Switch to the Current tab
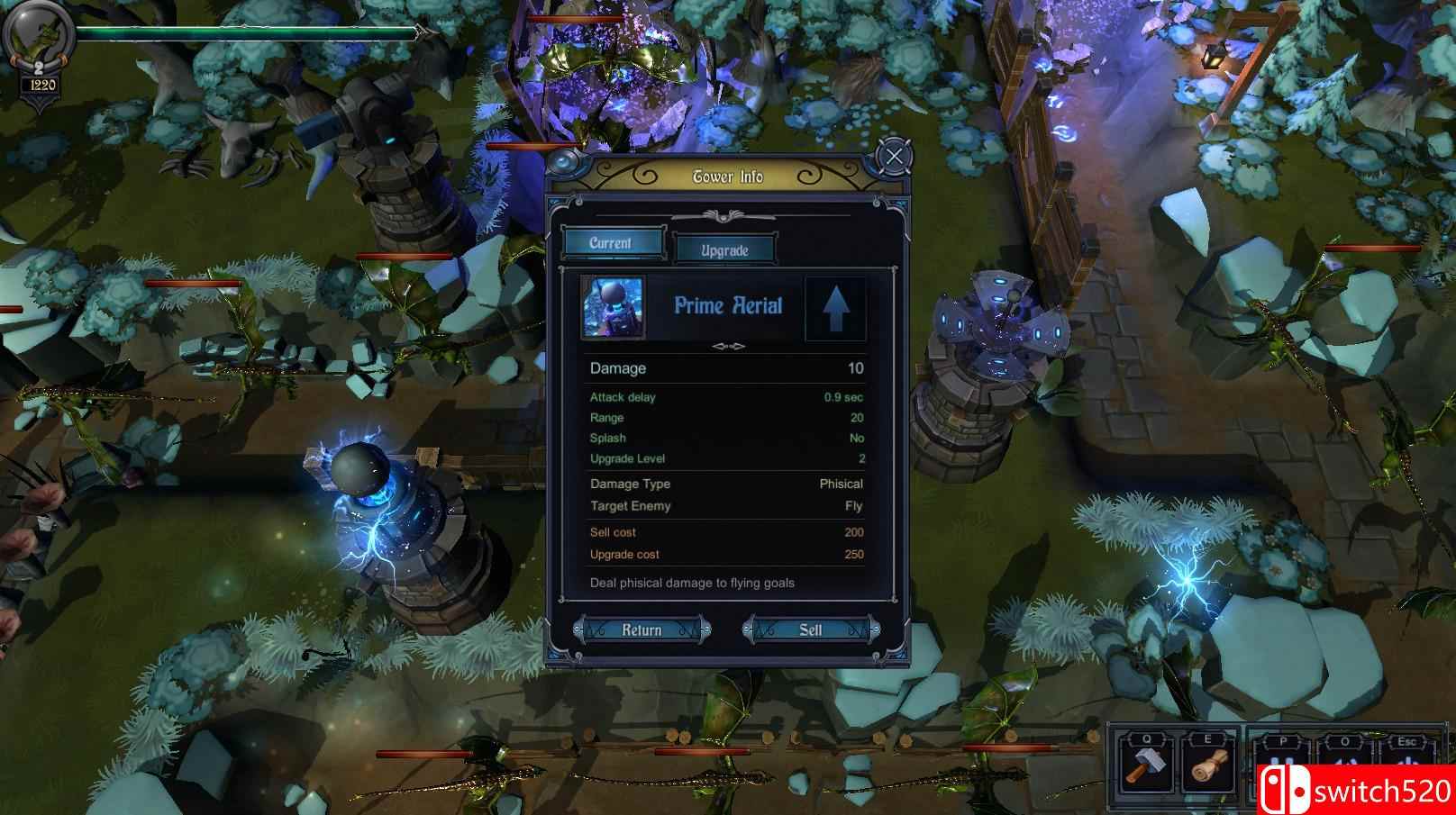This screenshot has width=1456, height=815. coord(612,241)
